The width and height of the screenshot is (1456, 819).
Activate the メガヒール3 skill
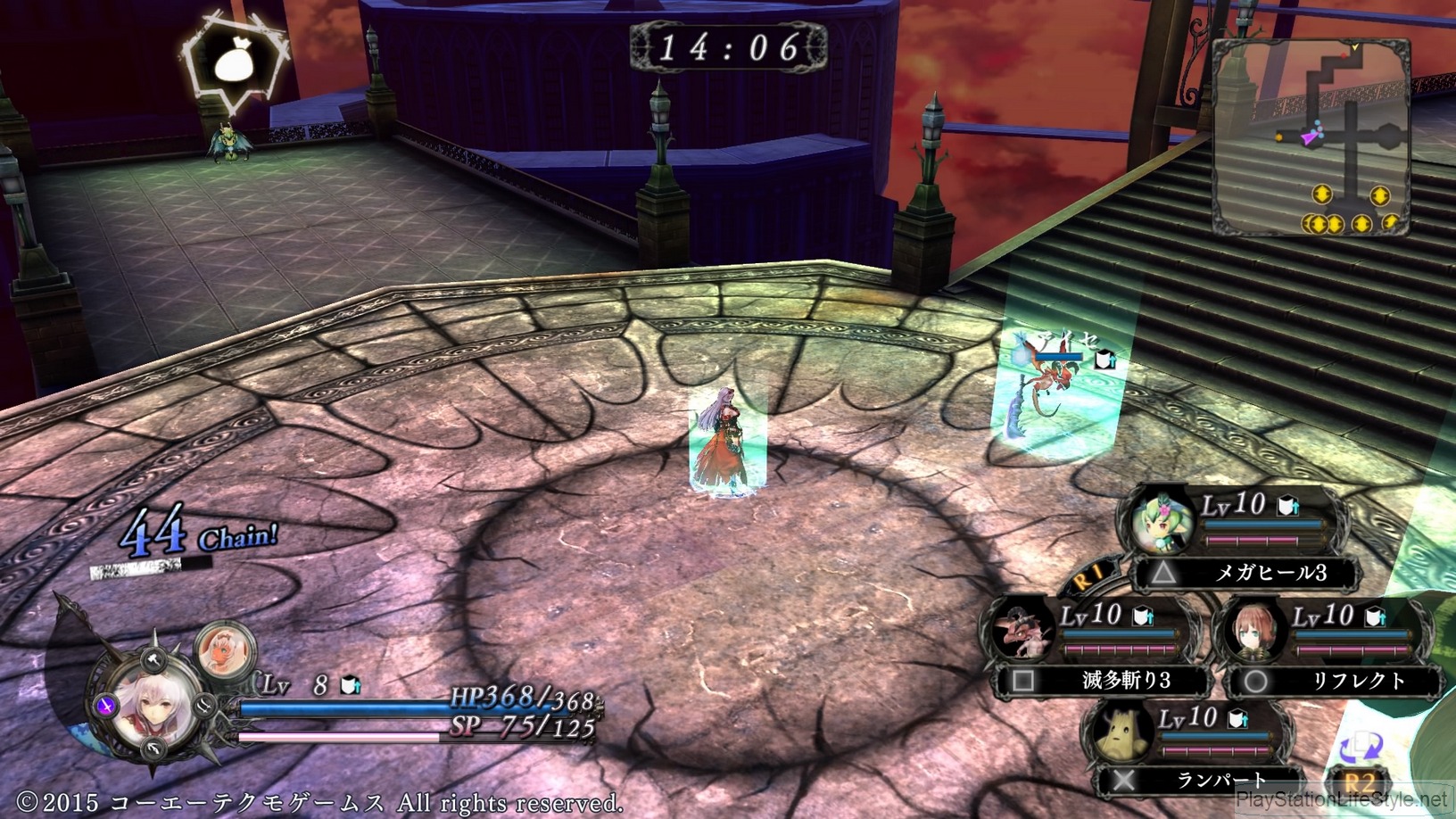point(1245,572)
